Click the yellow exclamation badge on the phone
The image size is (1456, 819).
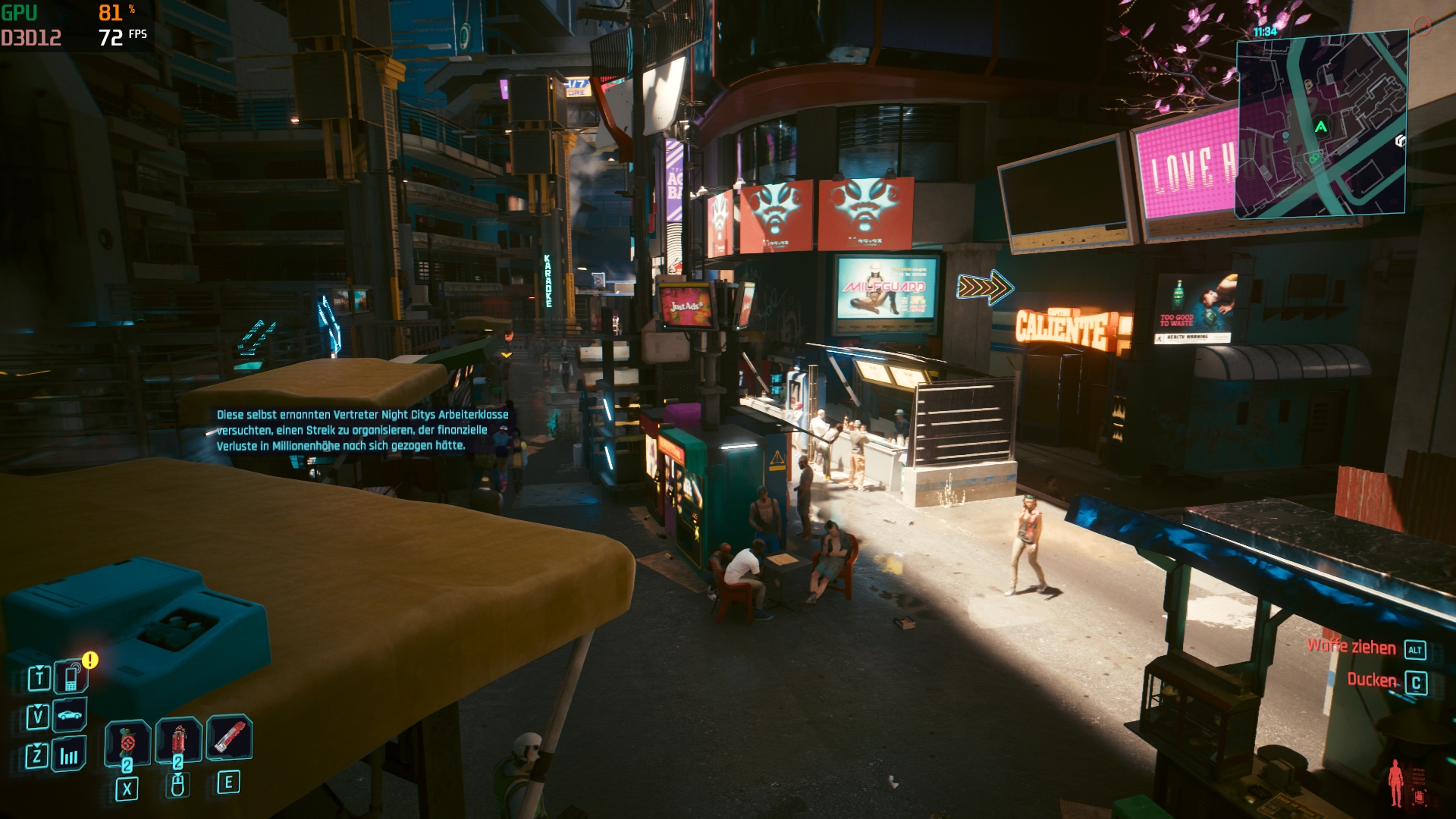tap(89, 660)
